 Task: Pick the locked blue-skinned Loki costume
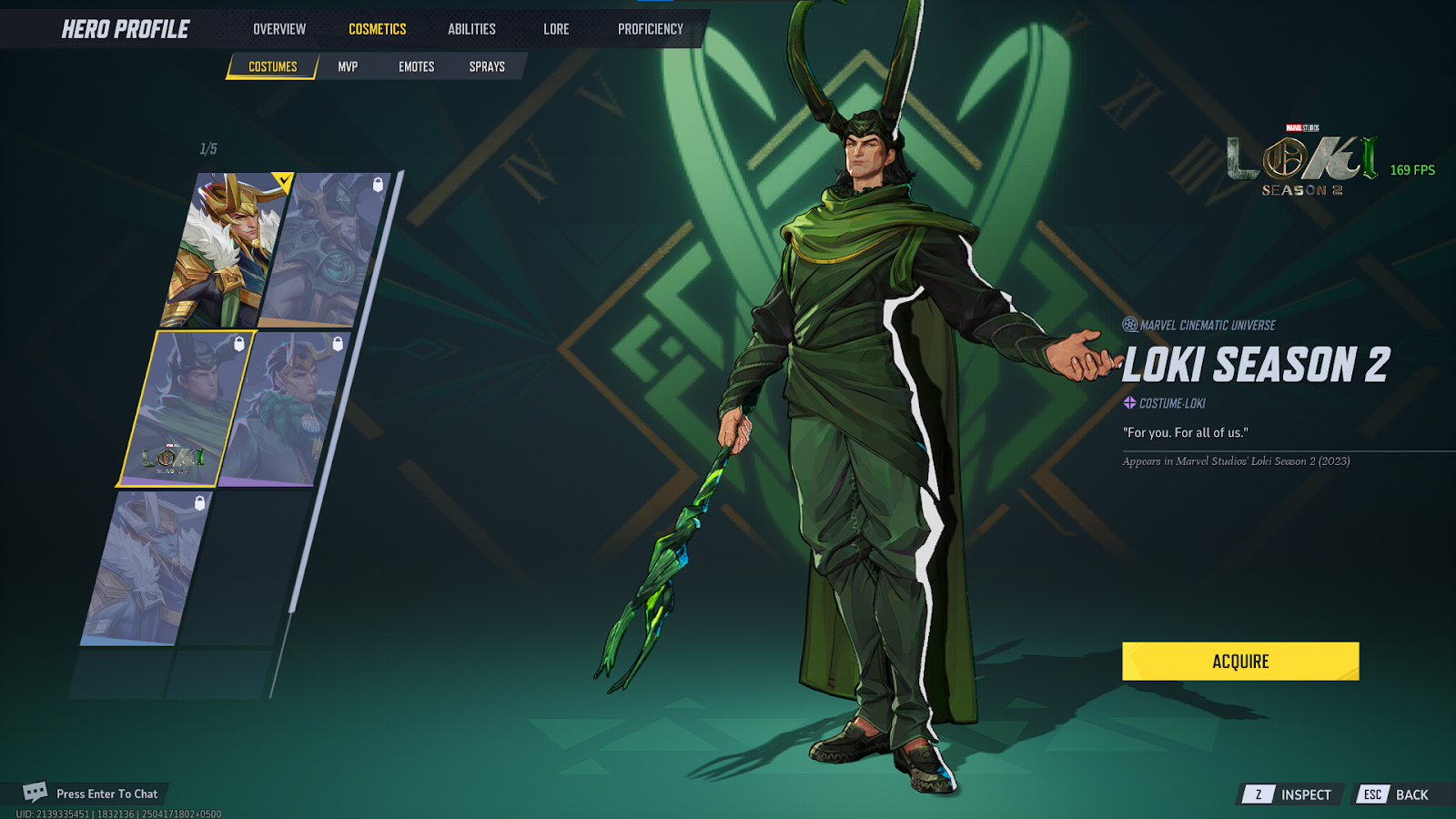(146, 569)
